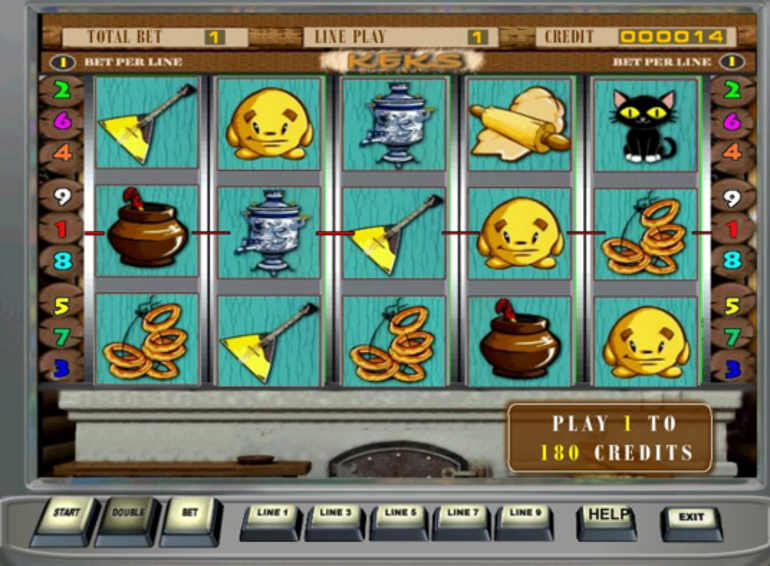
Task: Select the LINE 1 button
Action: point(271,518)
